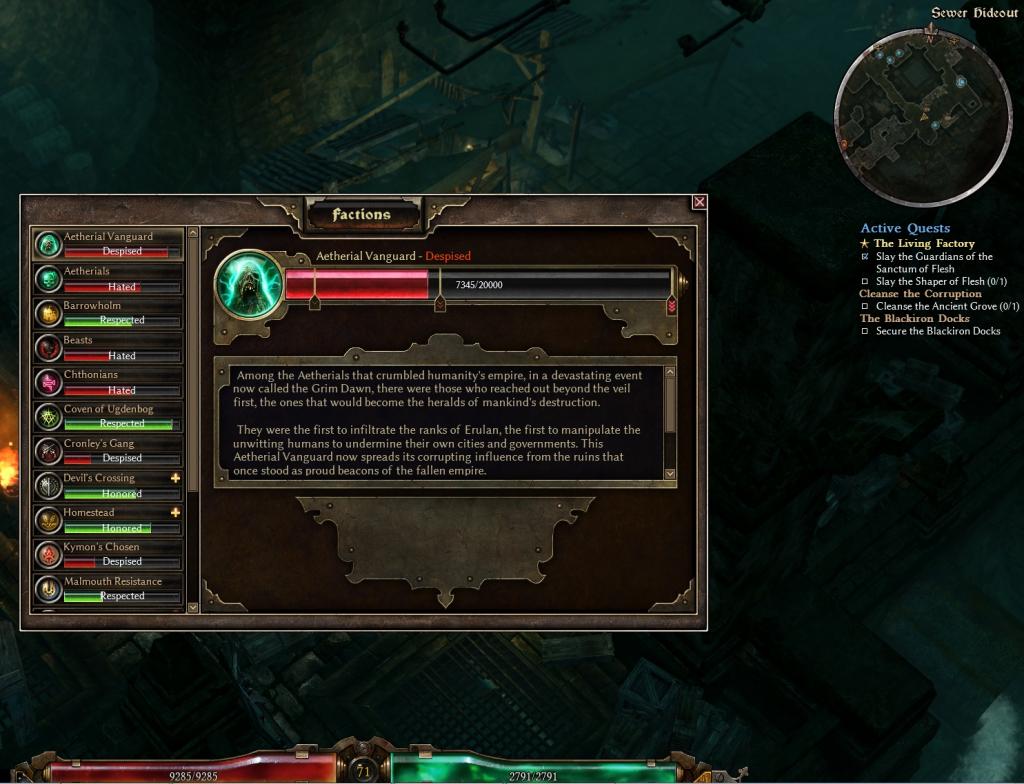This screenshot has height=784, width=1024.
Task: Click the faction description scroll-down arrow
Action: tap(670, 473)
